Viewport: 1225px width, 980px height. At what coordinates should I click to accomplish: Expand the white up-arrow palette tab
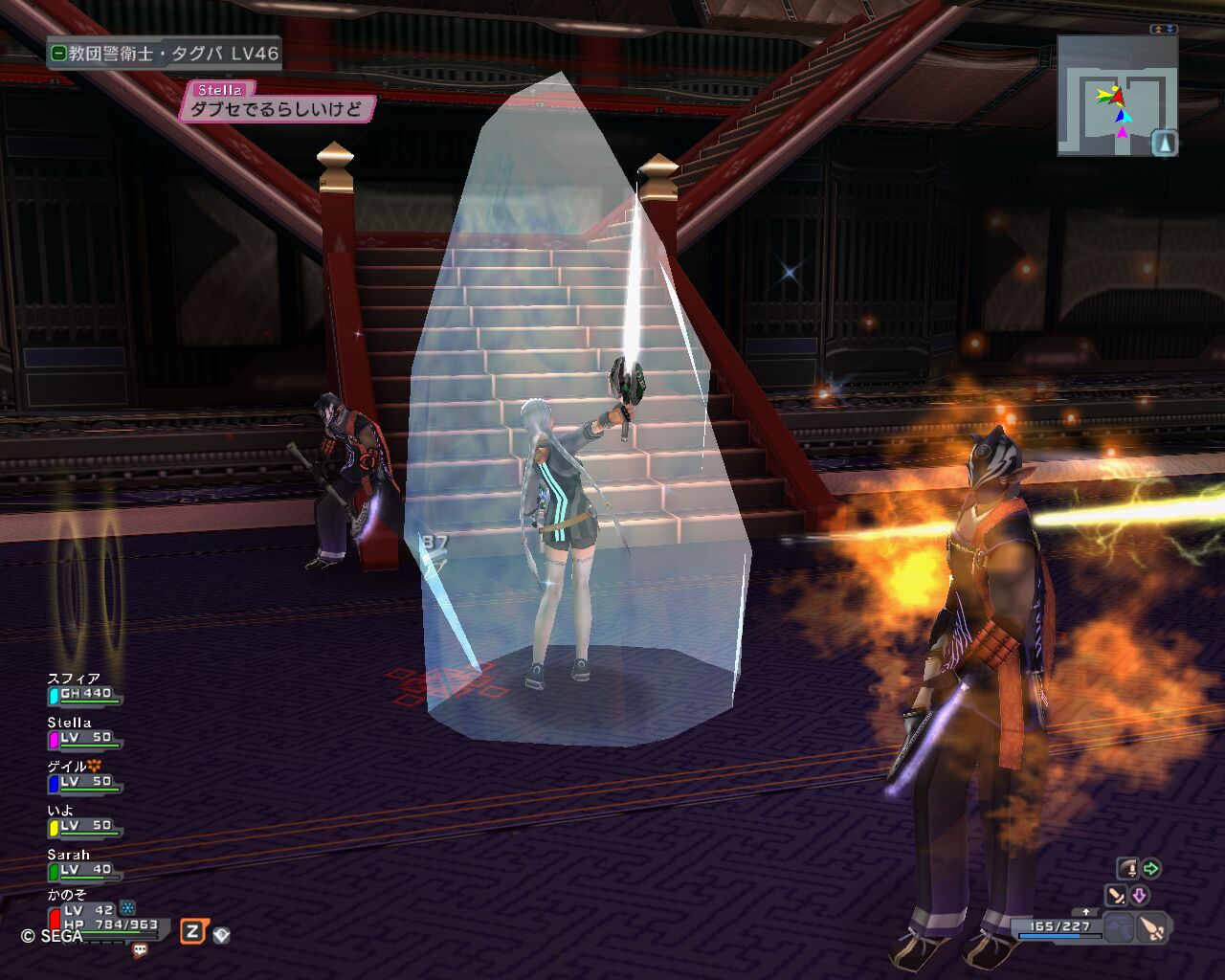[x=1085, y=912]
